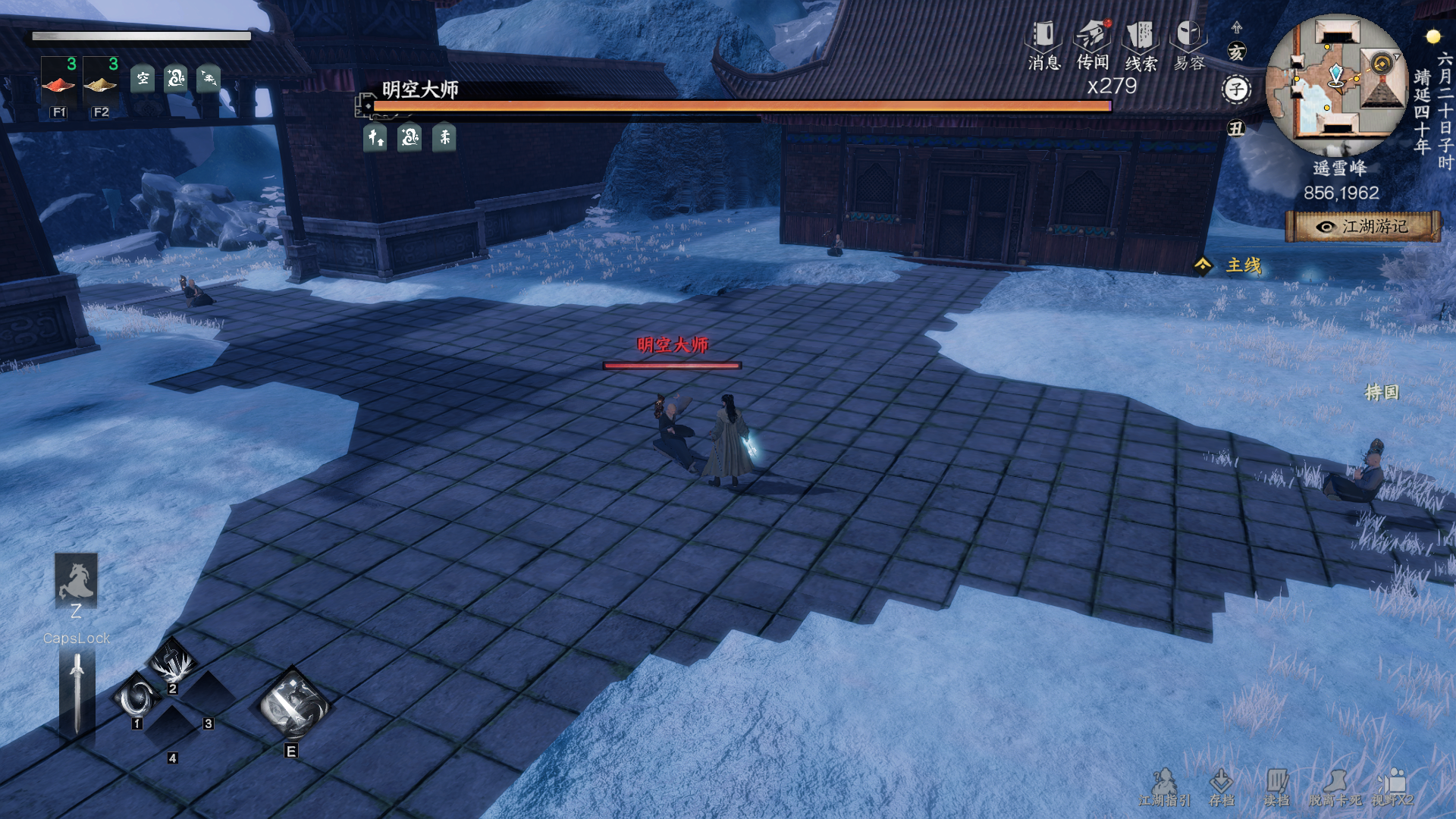Toggle the 视野X2 camera view
The width and height of the screenshot is (1456, 819).
tap(1392, 787)
